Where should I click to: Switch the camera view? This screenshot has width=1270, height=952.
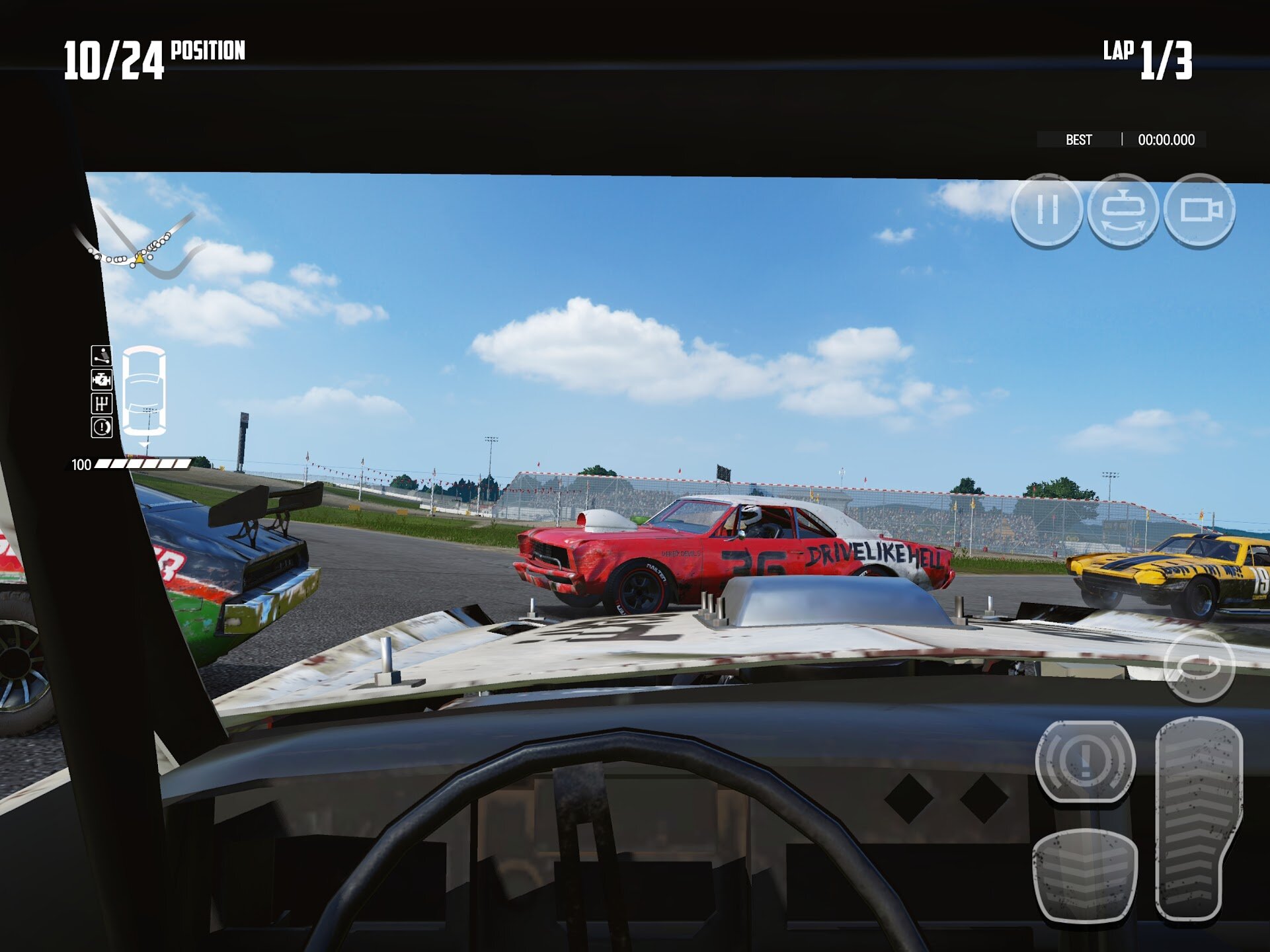click(x=1199, y=210)
